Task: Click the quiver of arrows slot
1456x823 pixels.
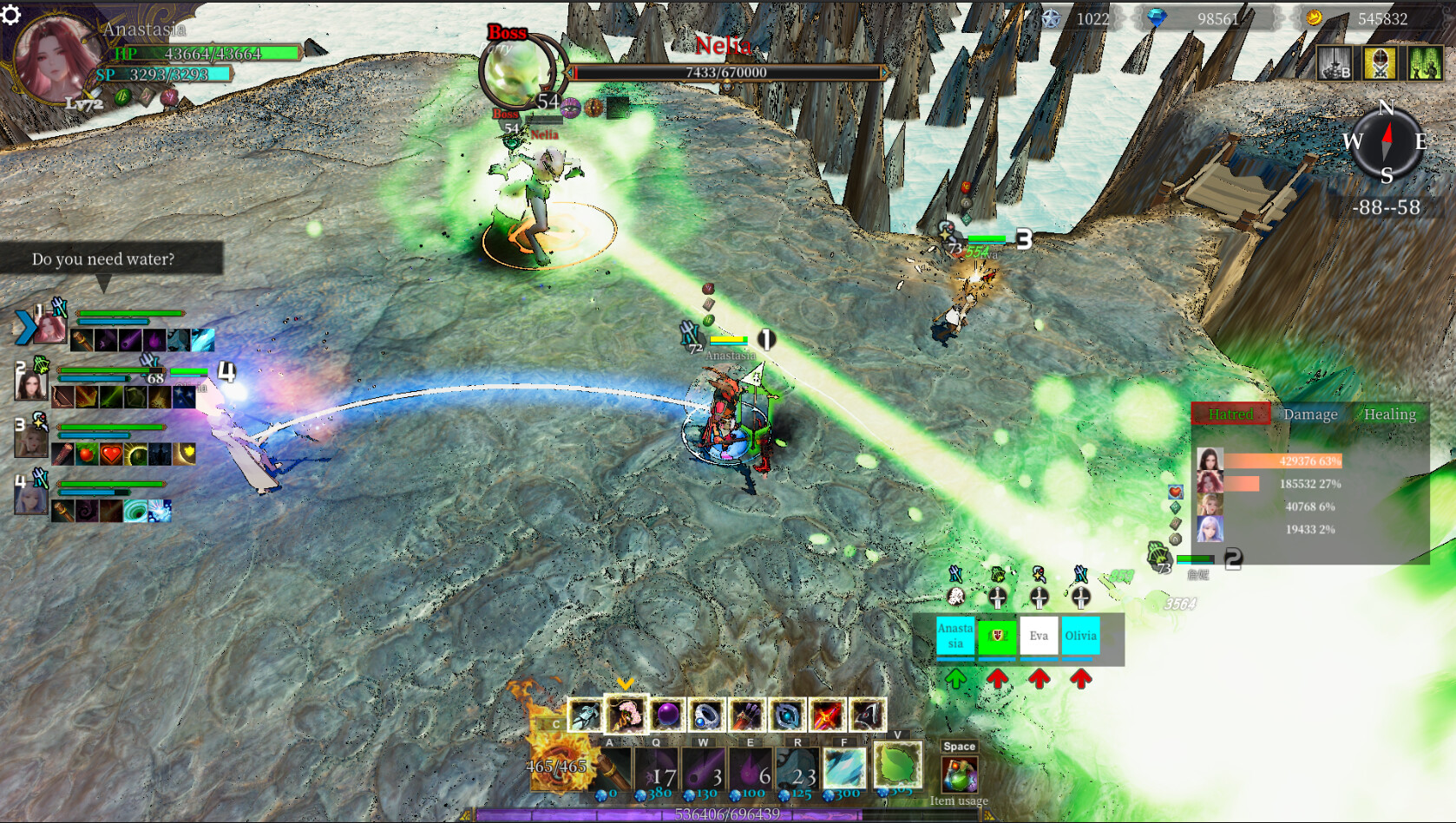Action: tap(747, 715)
